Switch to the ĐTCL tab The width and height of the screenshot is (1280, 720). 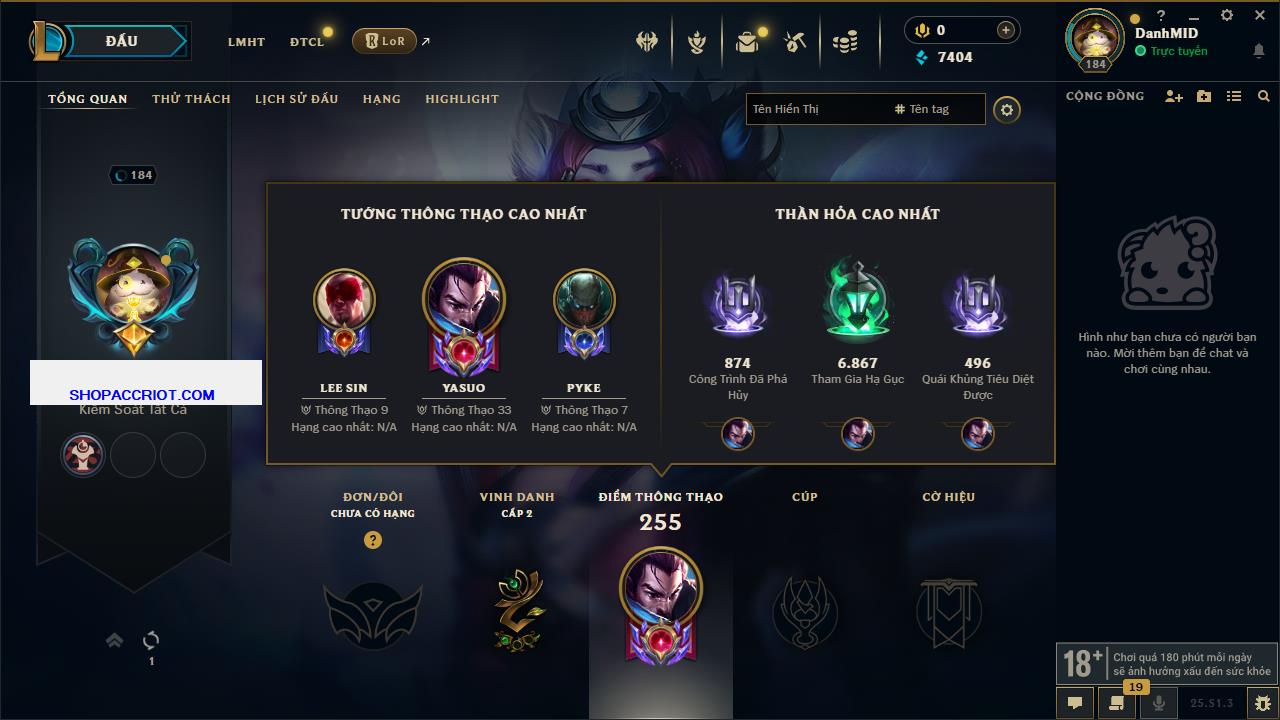(x=307, y=42)
